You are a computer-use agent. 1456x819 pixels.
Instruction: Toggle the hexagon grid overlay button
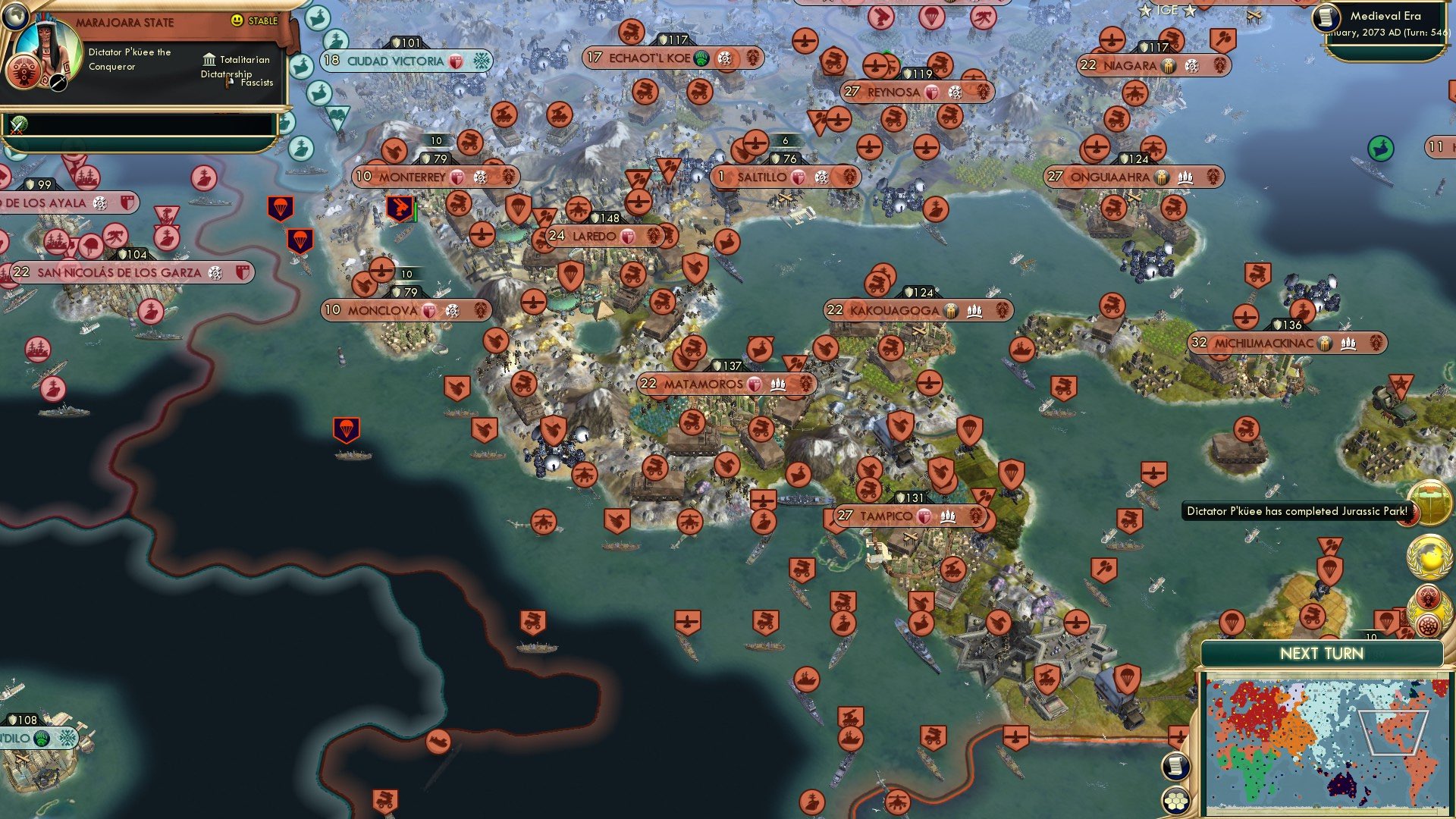click(1176, 800)
